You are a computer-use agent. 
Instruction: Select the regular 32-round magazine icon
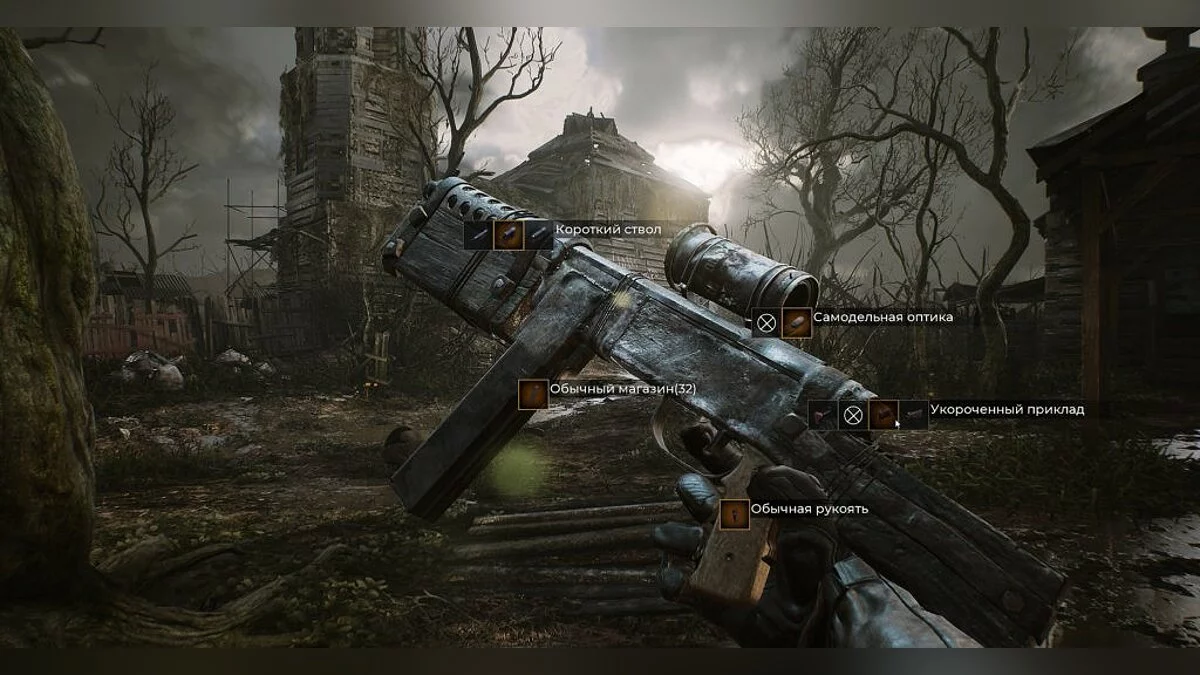[533, 394]
